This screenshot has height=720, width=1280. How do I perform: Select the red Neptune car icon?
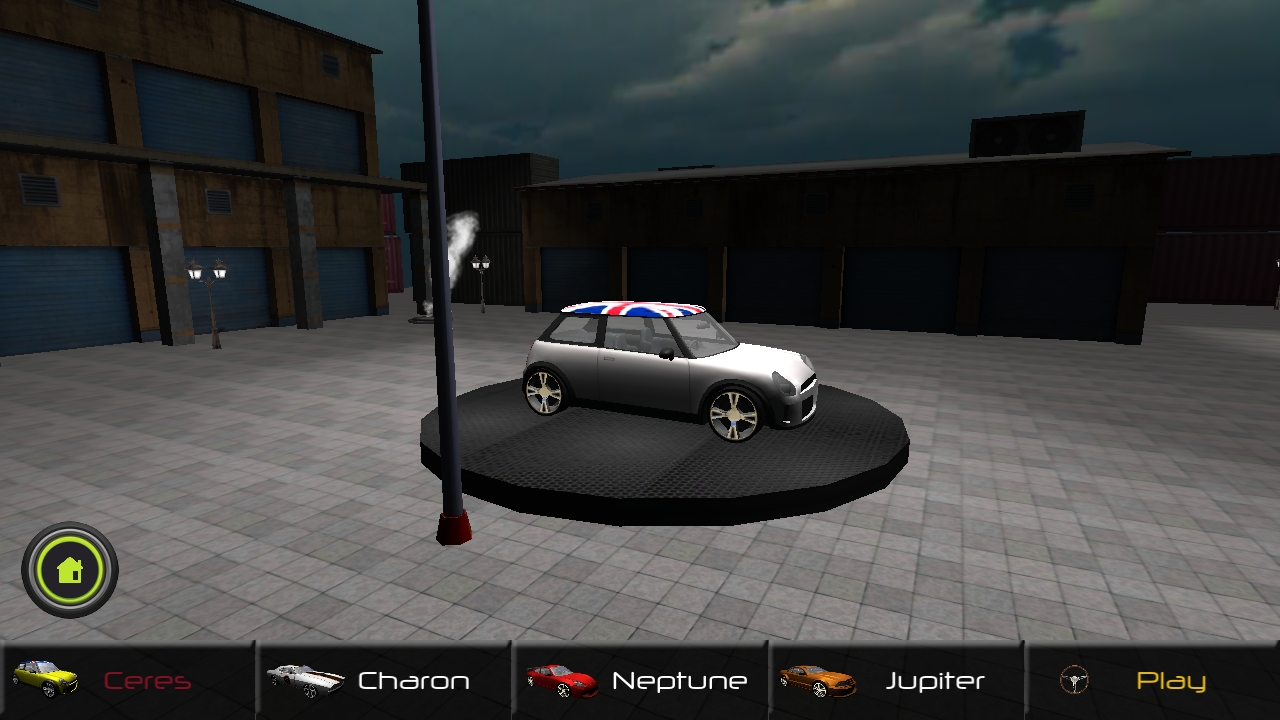[560, 679]
